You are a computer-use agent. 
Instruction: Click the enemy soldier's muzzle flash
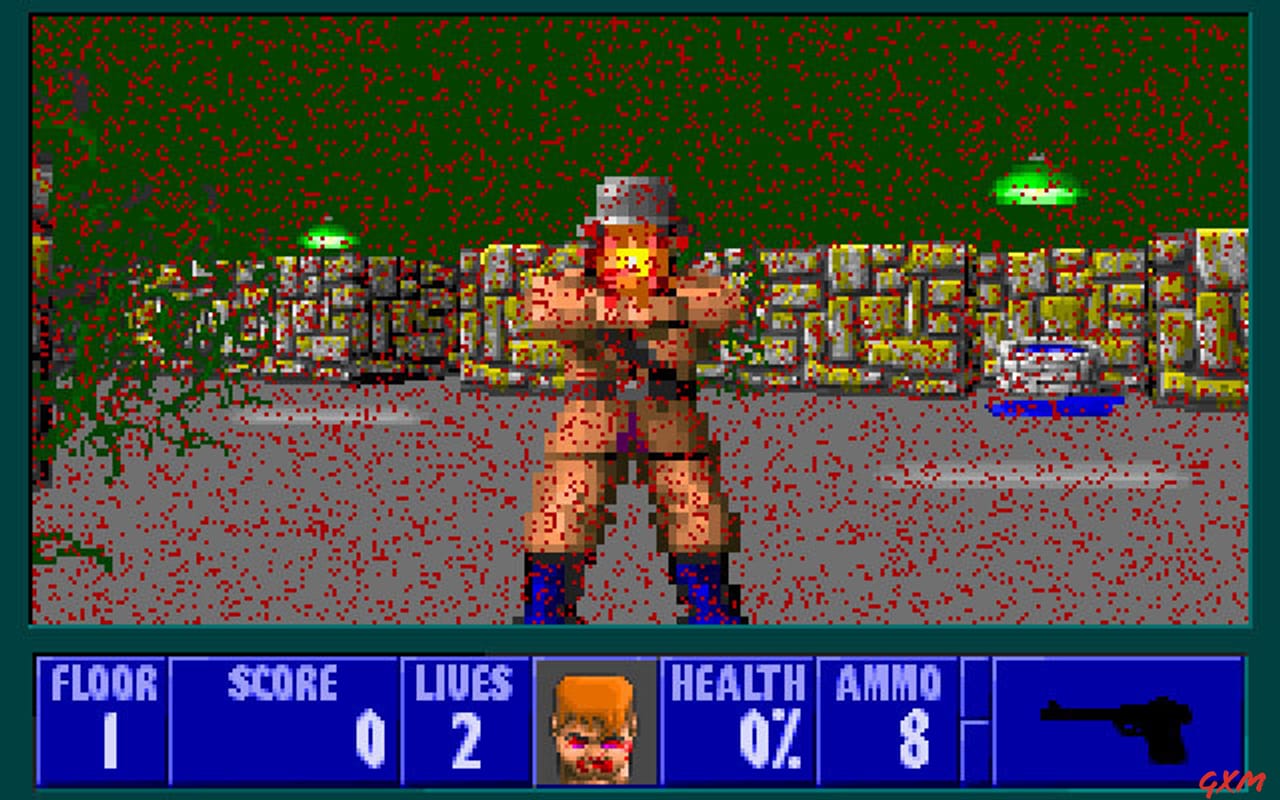click(633, 263)
